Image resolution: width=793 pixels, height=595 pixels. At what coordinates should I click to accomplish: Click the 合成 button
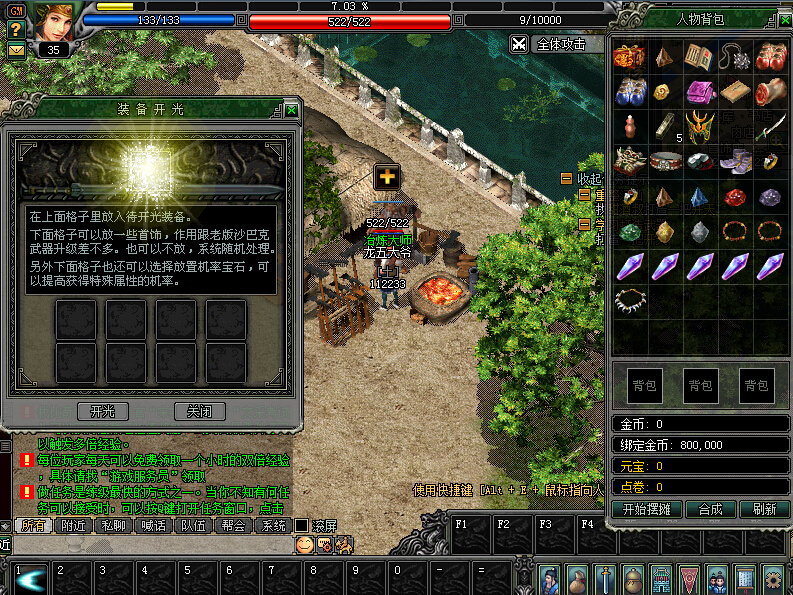point(710,508)
